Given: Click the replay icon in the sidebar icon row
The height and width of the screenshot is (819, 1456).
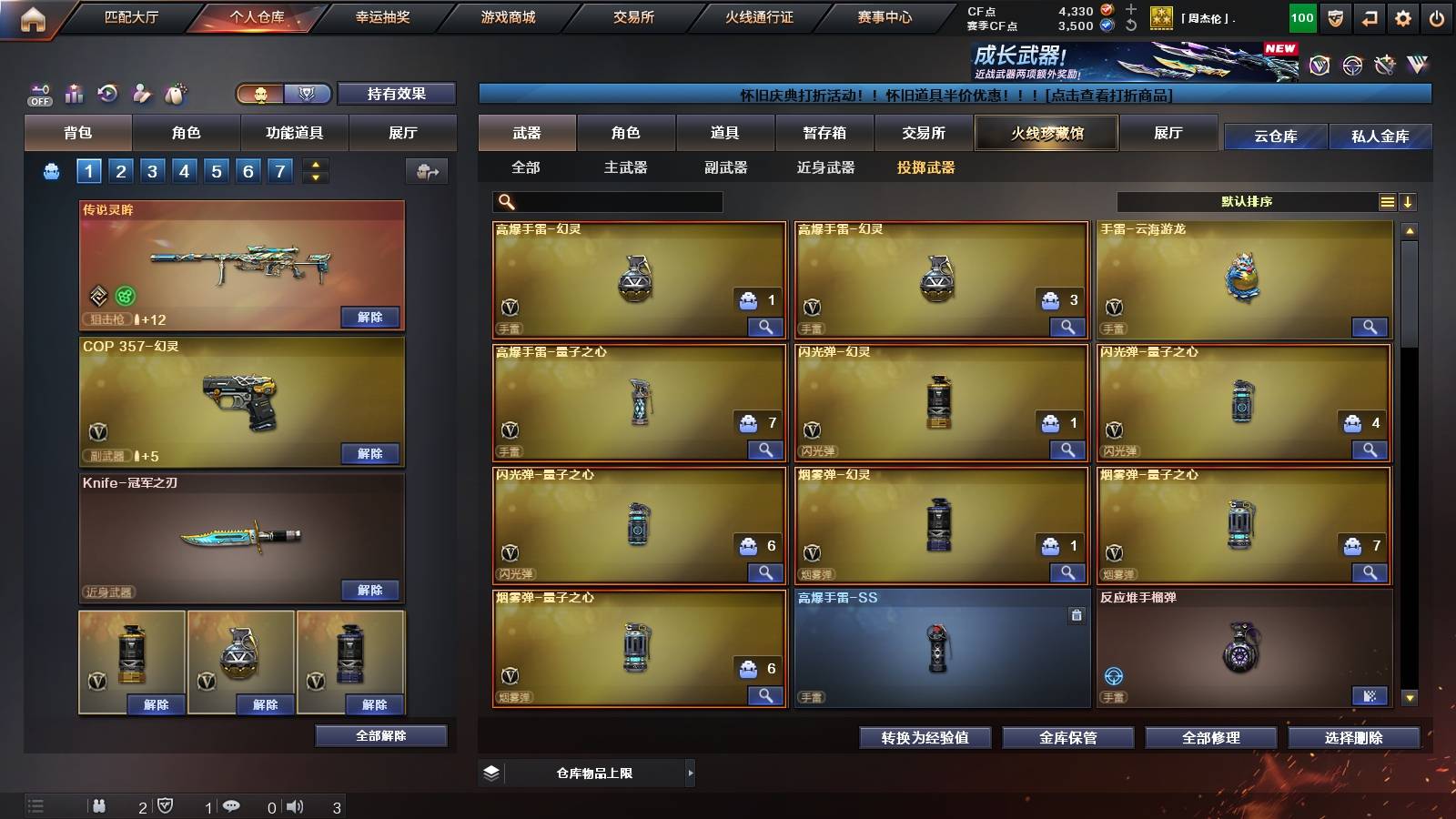Looking at the screenshot, I should pyautogui.click(x=107, y=94).
